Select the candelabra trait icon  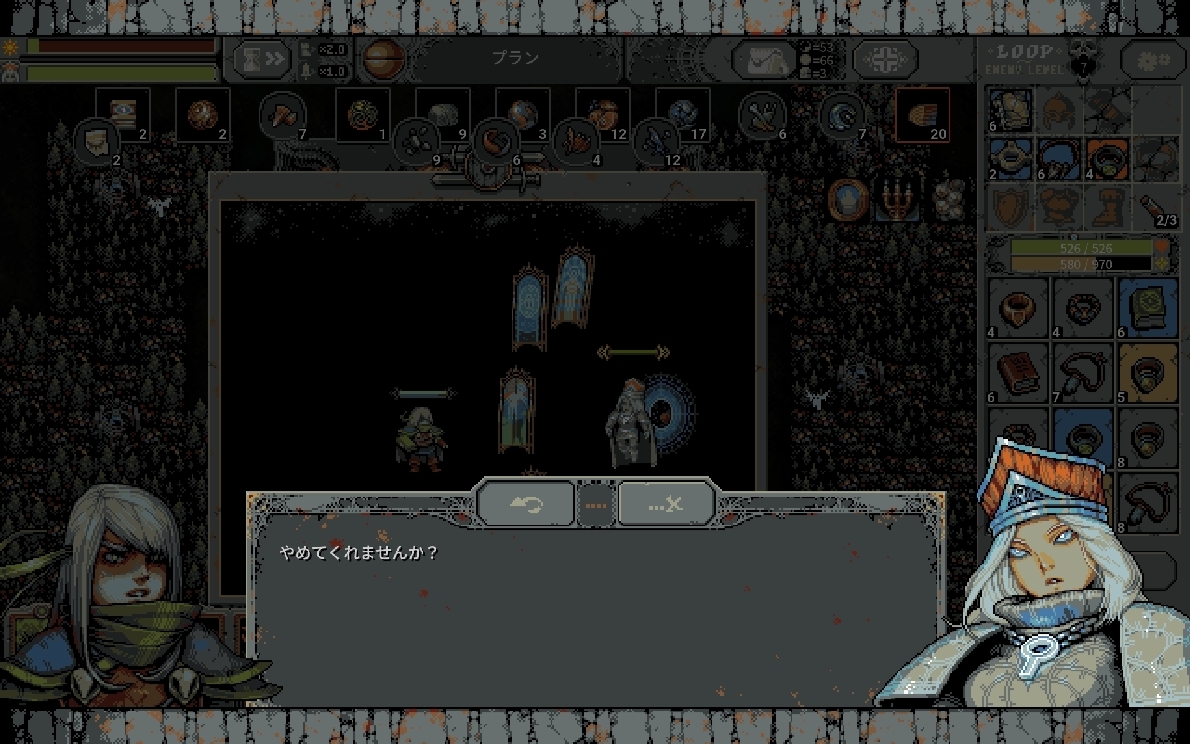pyautogui.click(x=896, y=200)
